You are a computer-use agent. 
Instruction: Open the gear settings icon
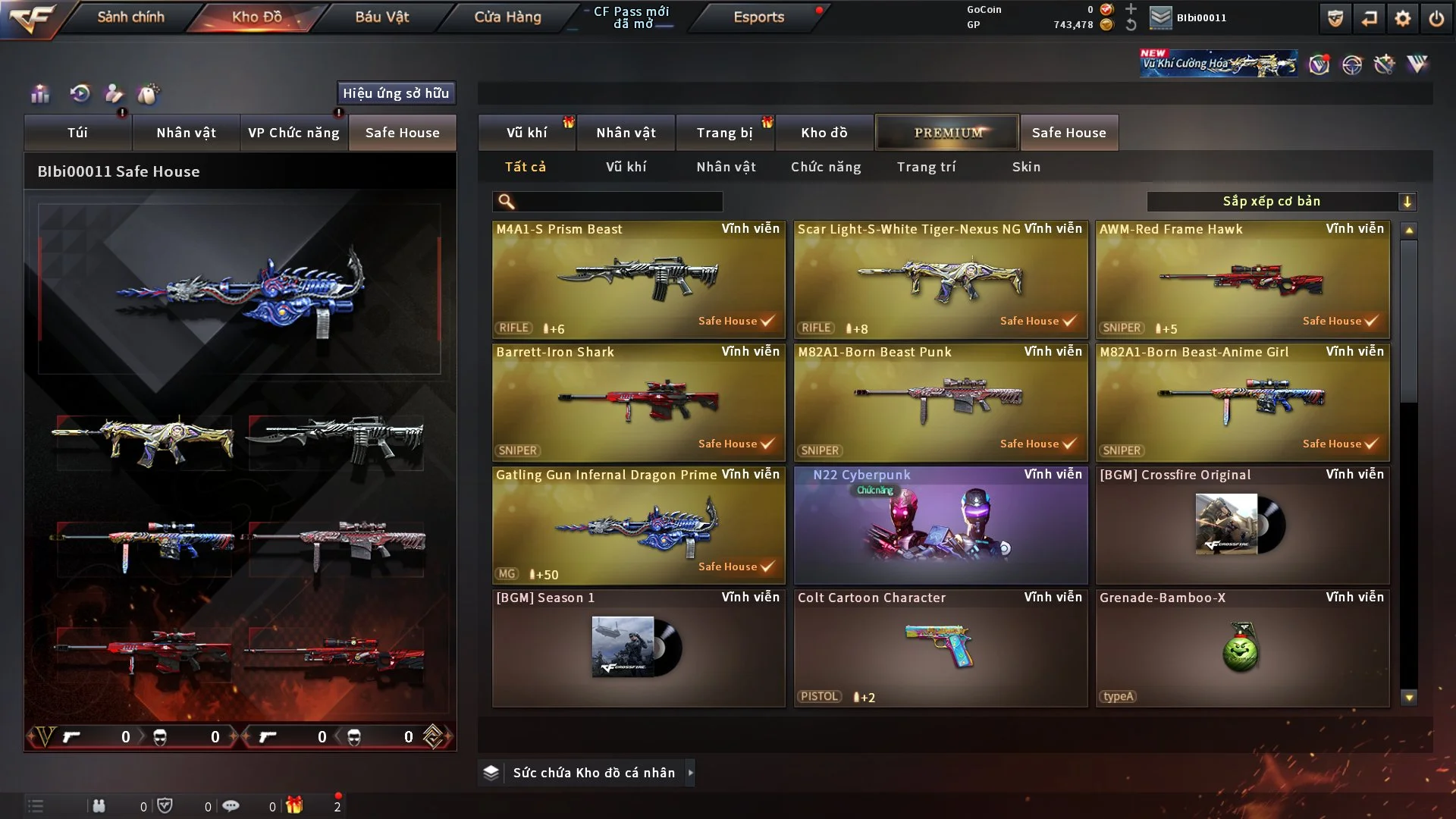(1402, 18)
